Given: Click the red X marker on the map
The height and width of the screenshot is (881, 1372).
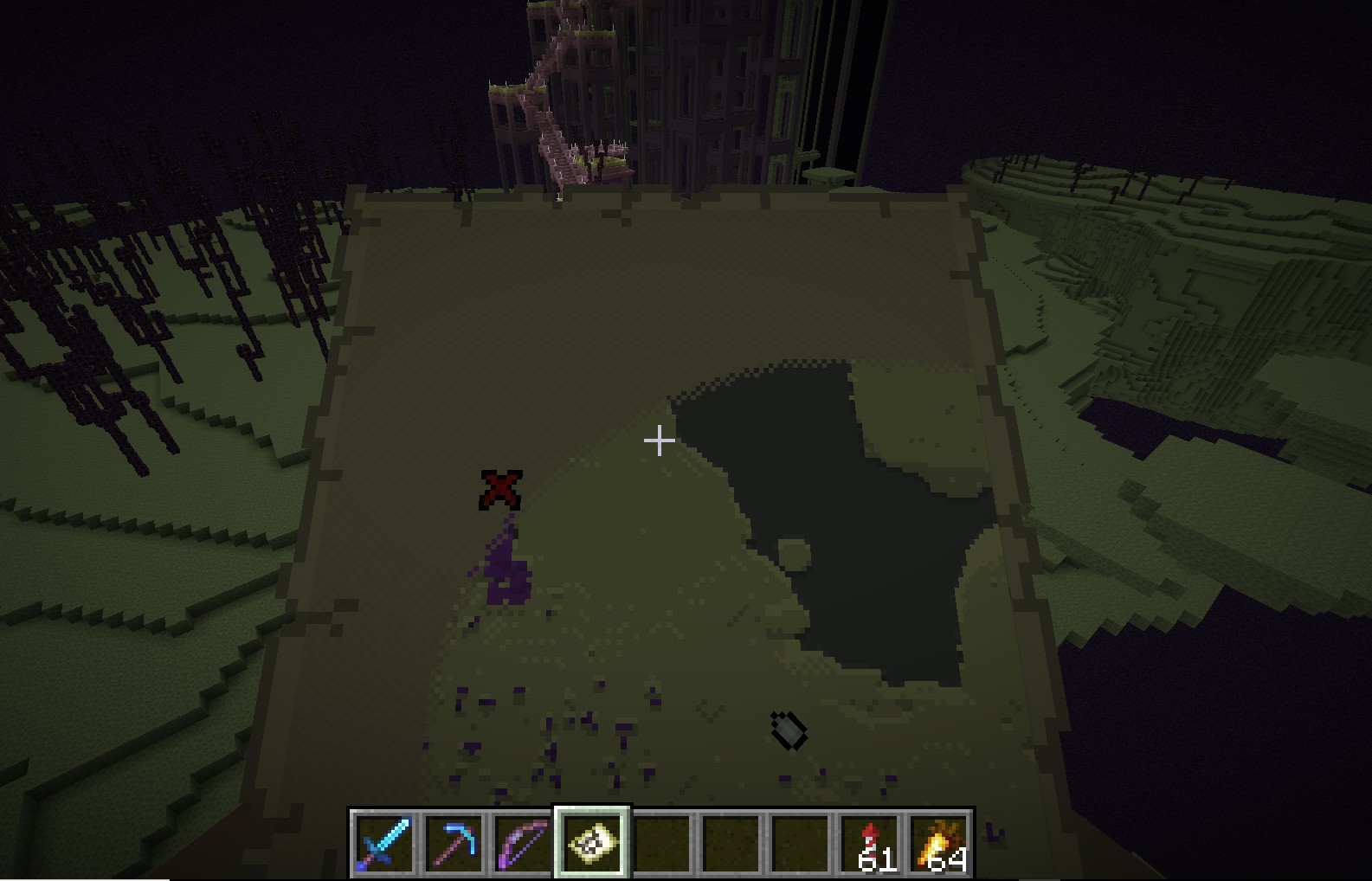Looking at the screenshot, I should click(500, 490).
